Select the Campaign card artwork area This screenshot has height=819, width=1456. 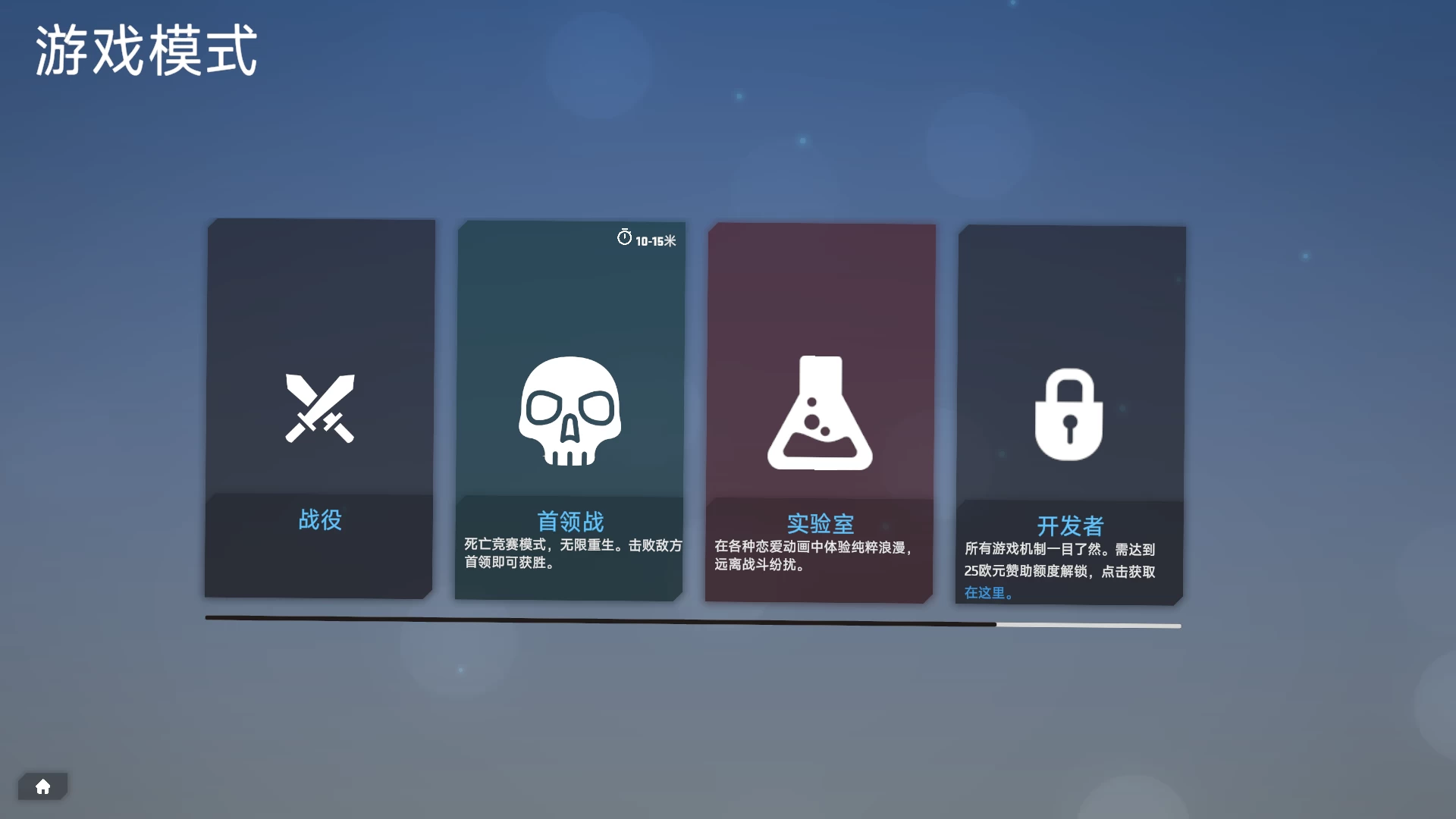coord(319,349)
